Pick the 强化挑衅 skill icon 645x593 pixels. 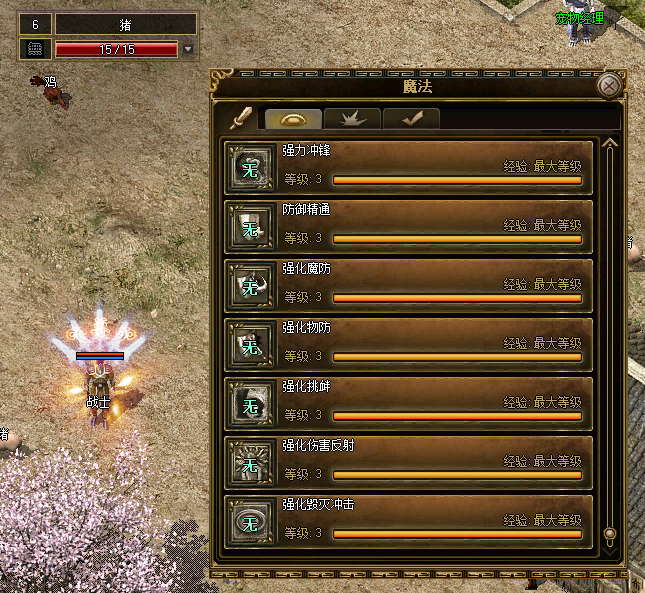(249, 404)
